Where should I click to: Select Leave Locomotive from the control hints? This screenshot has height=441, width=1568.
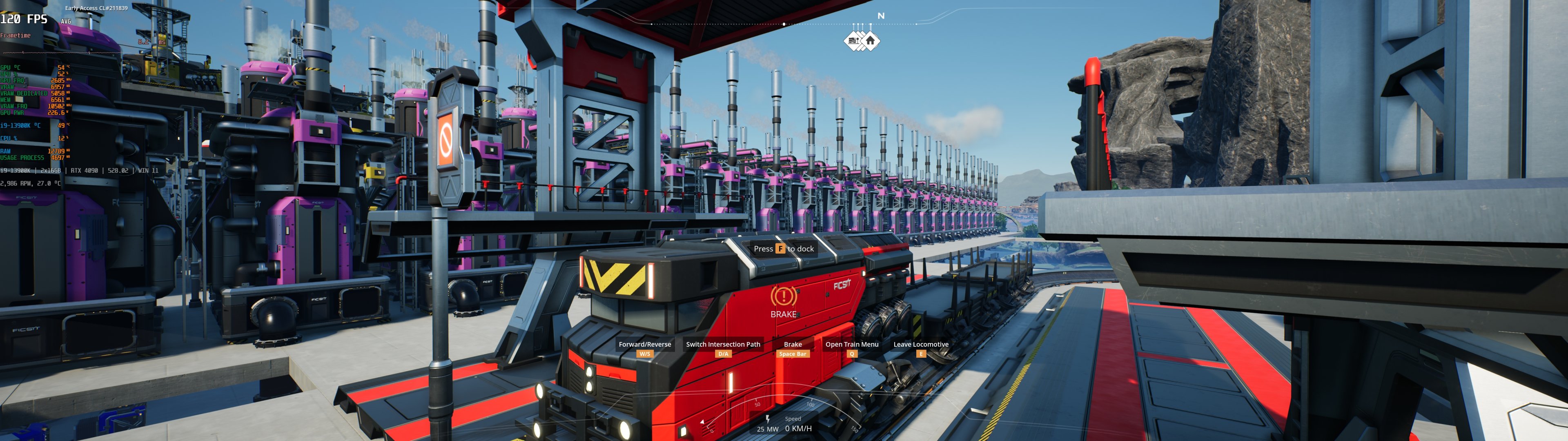tap(921, 344)
